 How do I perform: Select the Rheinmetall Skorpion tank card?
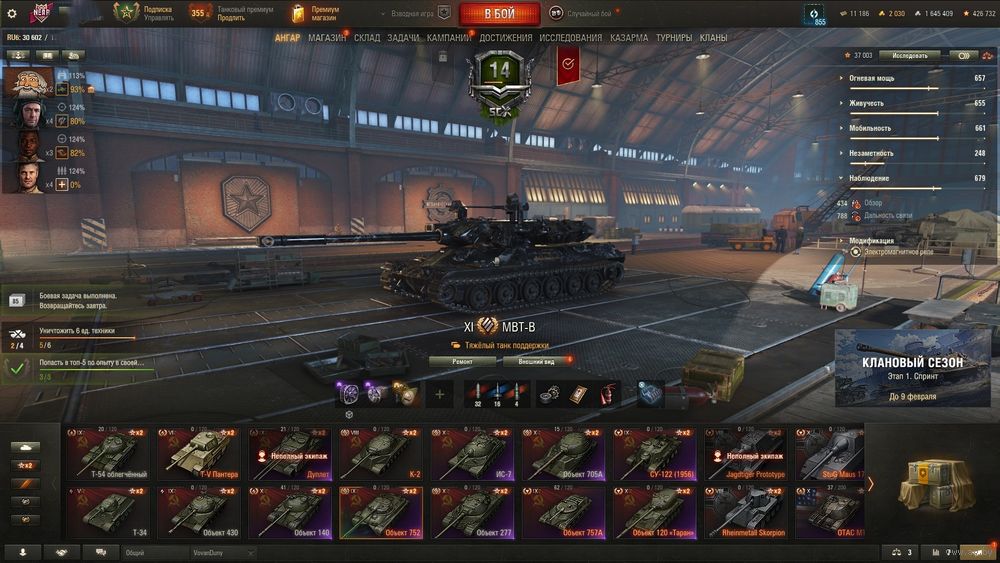(745, 513)
